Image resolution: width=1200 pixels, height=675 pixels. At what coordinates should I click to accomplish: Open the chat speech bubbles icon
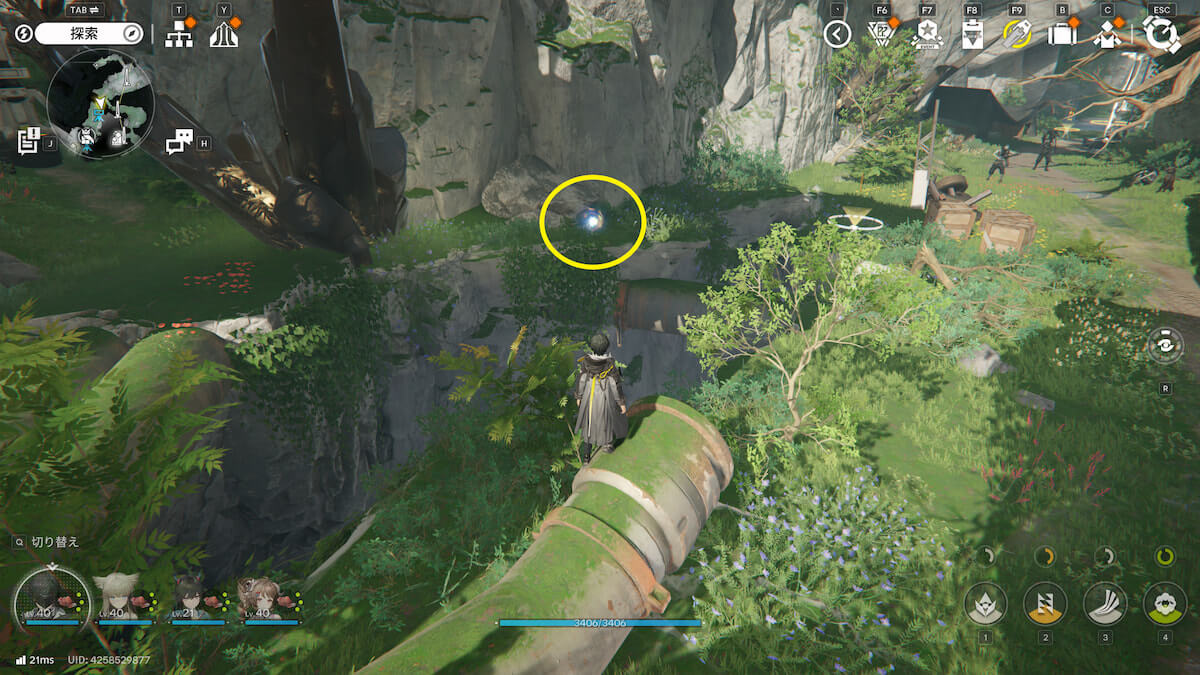(179, 142)
